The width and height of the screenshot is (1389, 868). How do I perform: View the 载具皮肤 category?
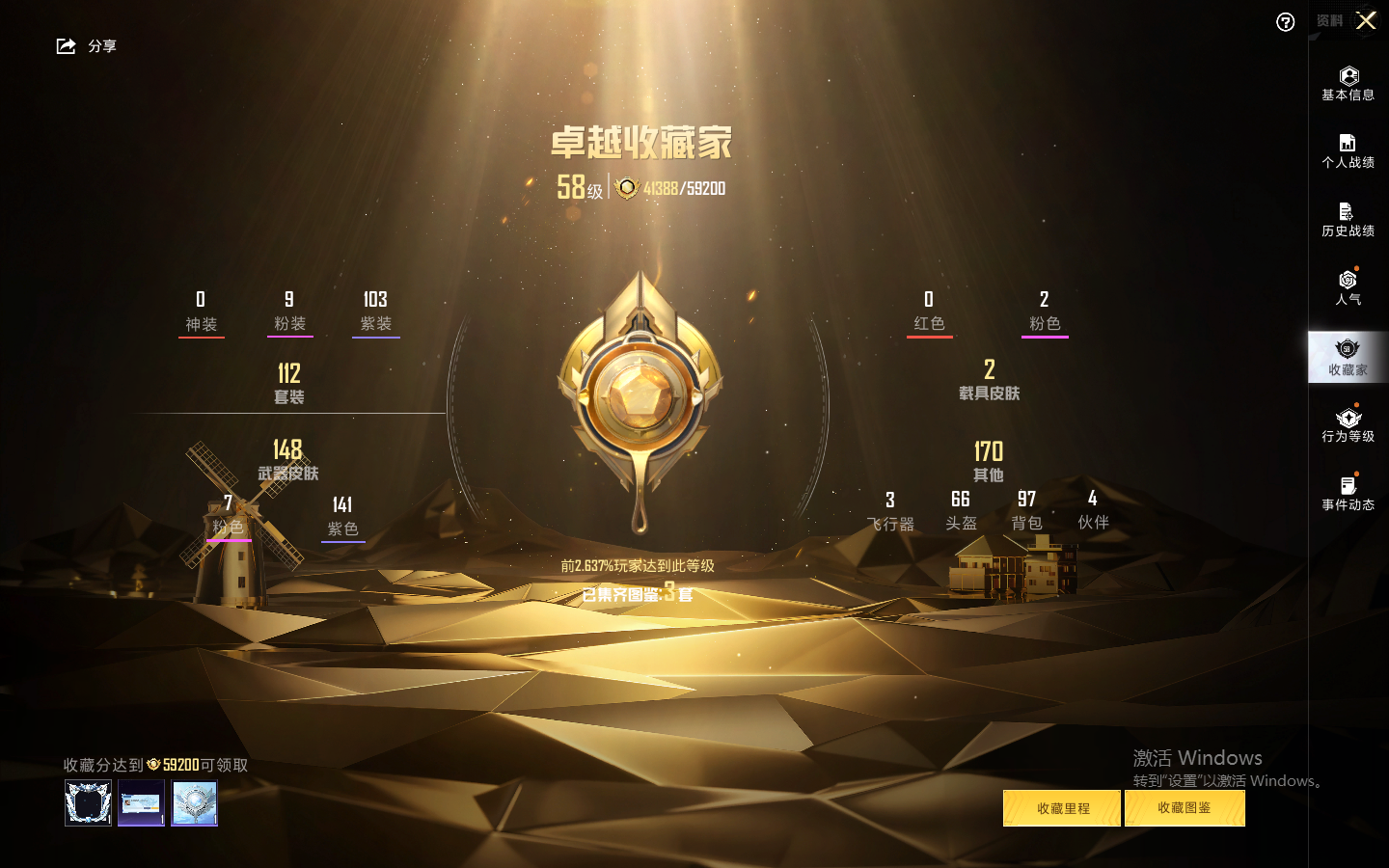click(989, 380)
